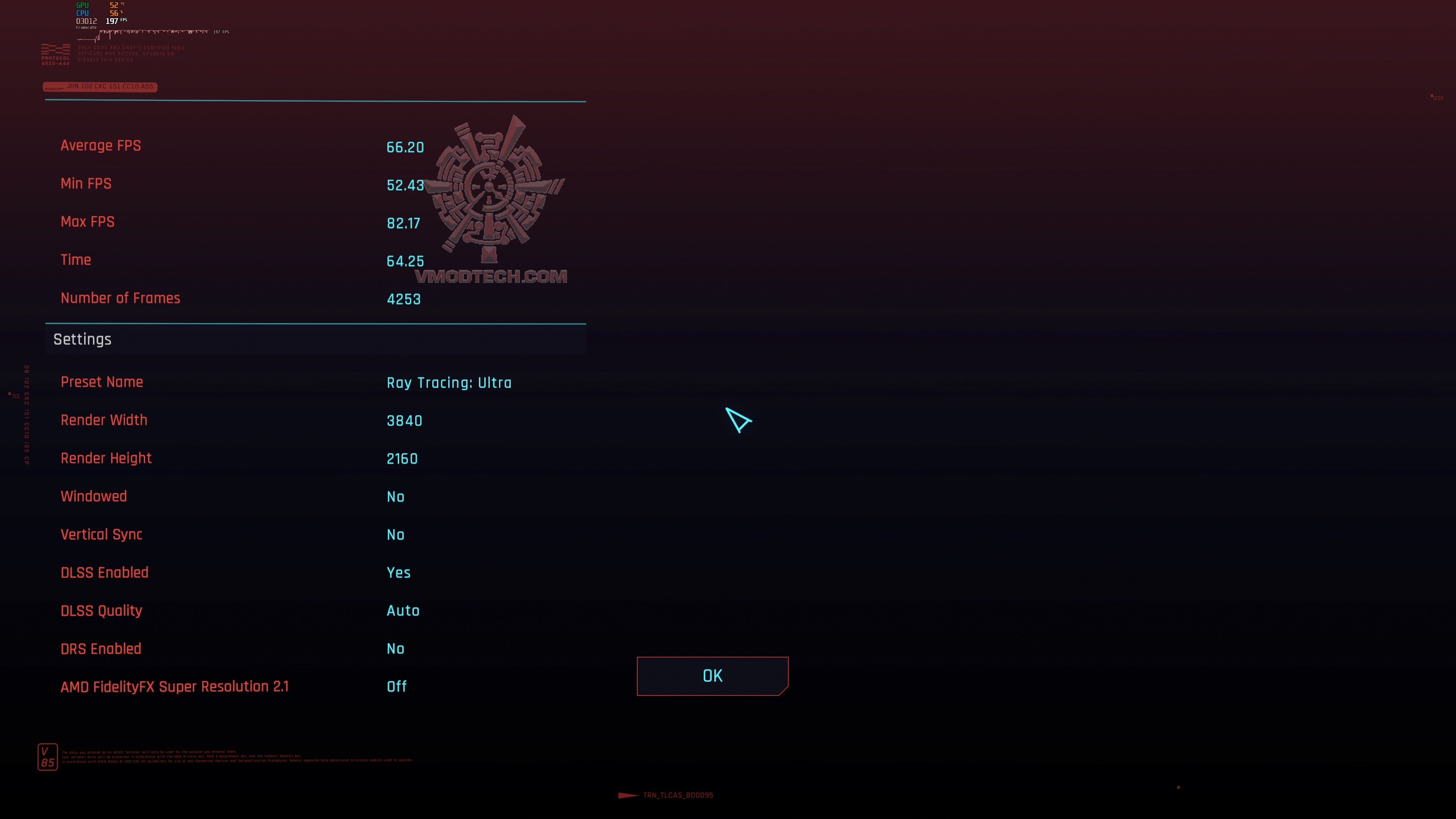Open the DLSS Quality selector showing Auto
The width and height of the screenshot is (1456, 819).
[403, 610]
